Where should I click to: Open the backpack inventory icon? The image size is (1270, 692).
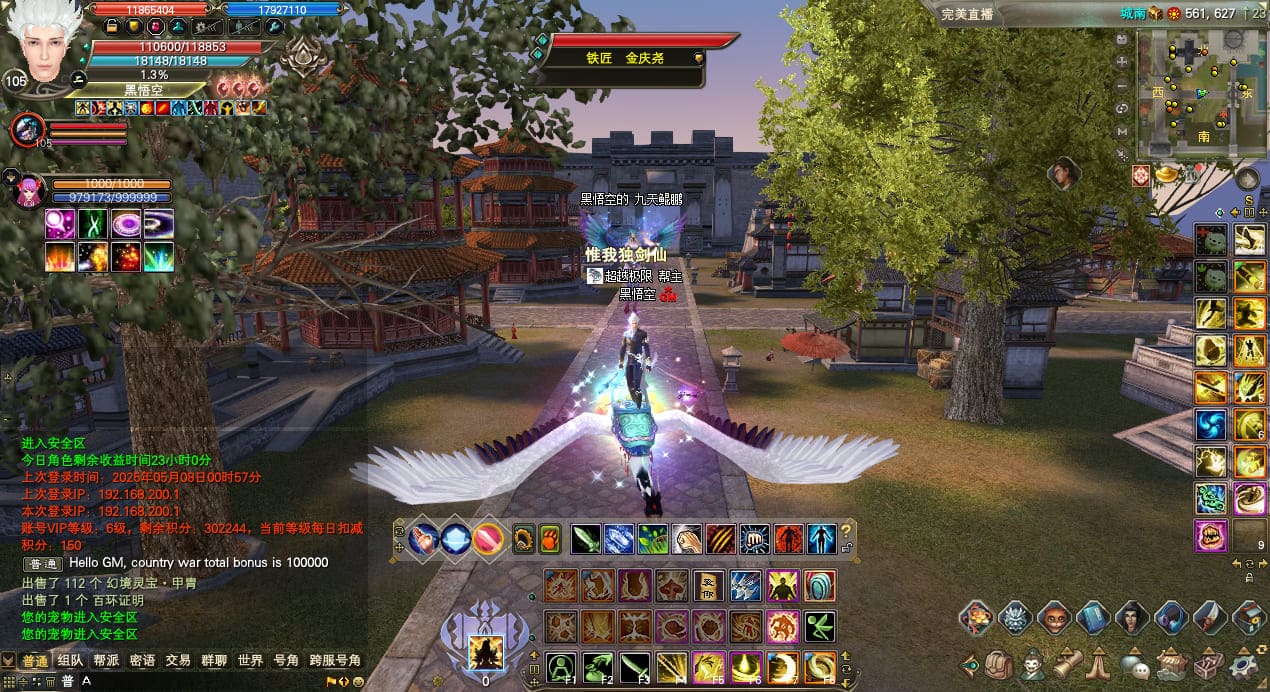999,664
